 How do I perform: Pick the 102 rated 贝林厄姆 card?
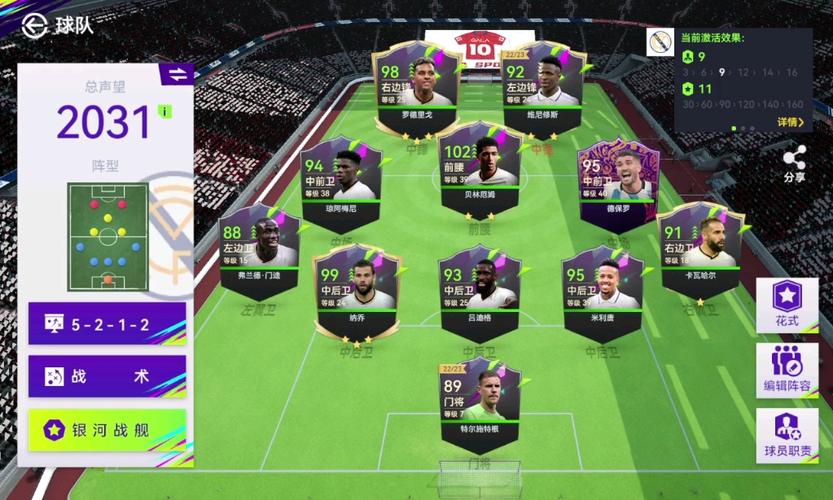tap(478, 165)
